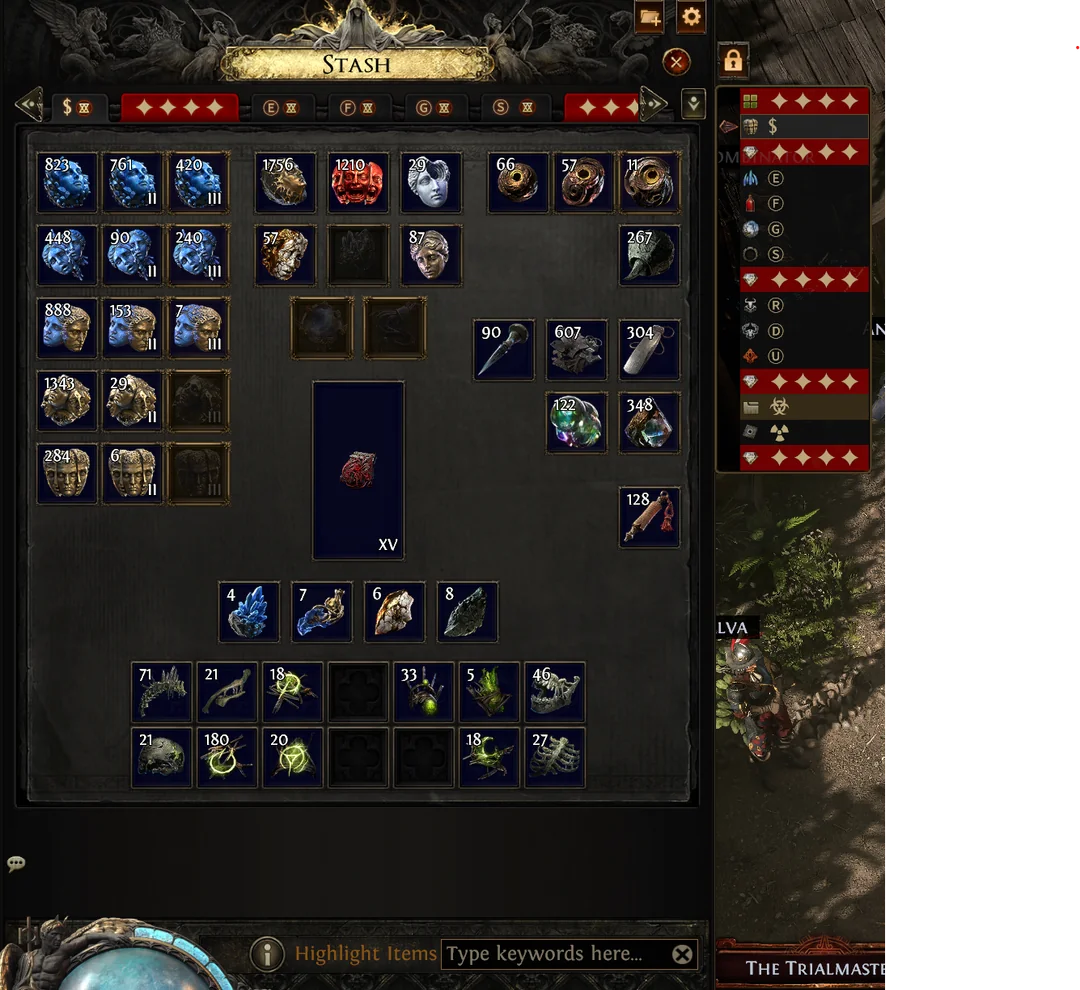Close the Stash window
Screen dimensions: 1080x990
(x=677, y=63)
